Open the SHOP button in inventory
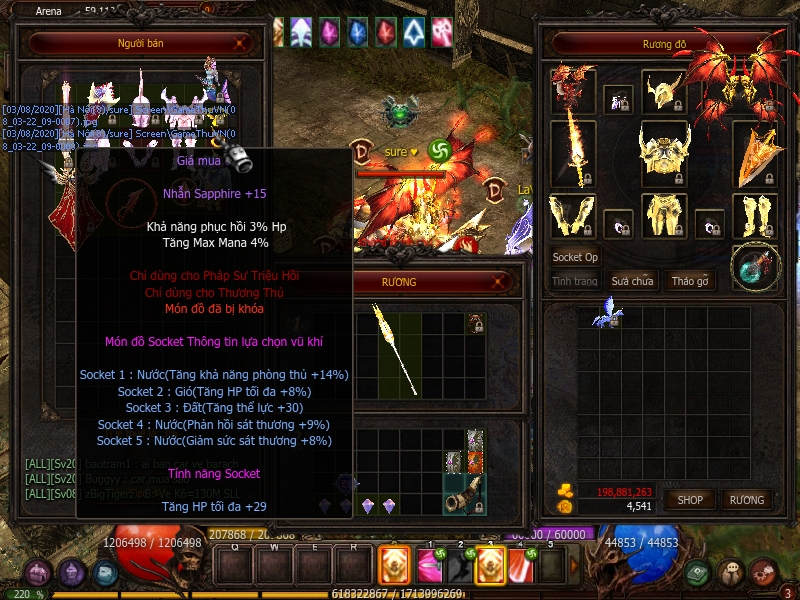The image size is (800, 600). [690, 499]
